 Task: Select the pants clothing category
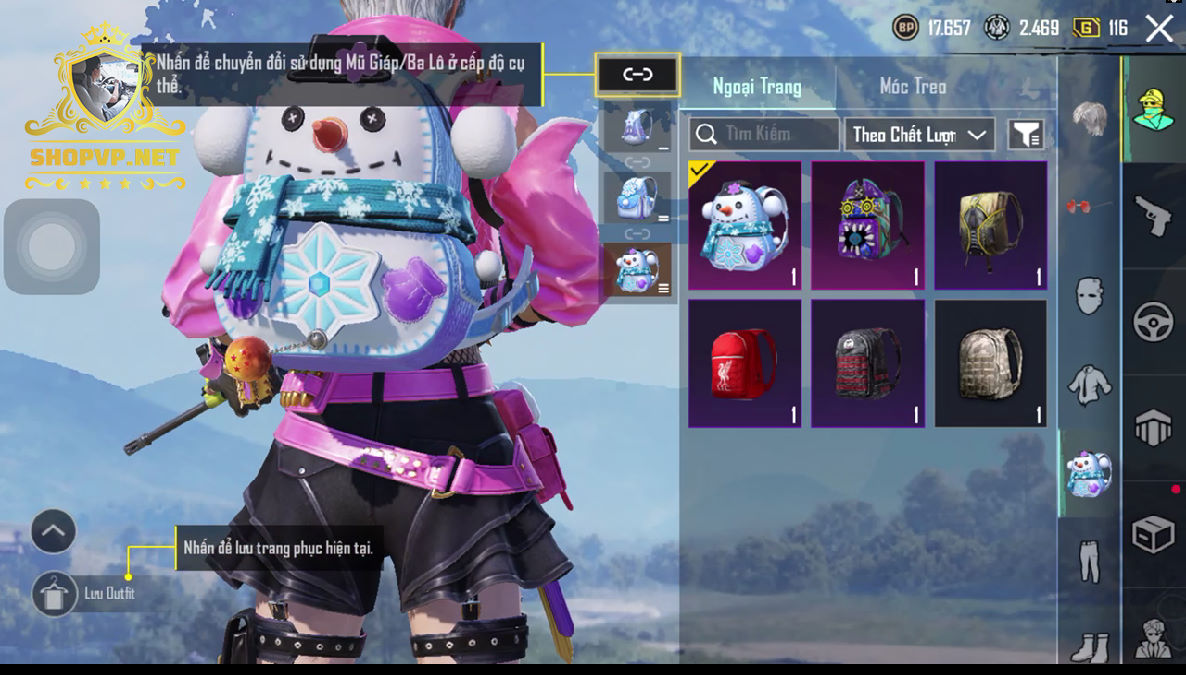1089,561
